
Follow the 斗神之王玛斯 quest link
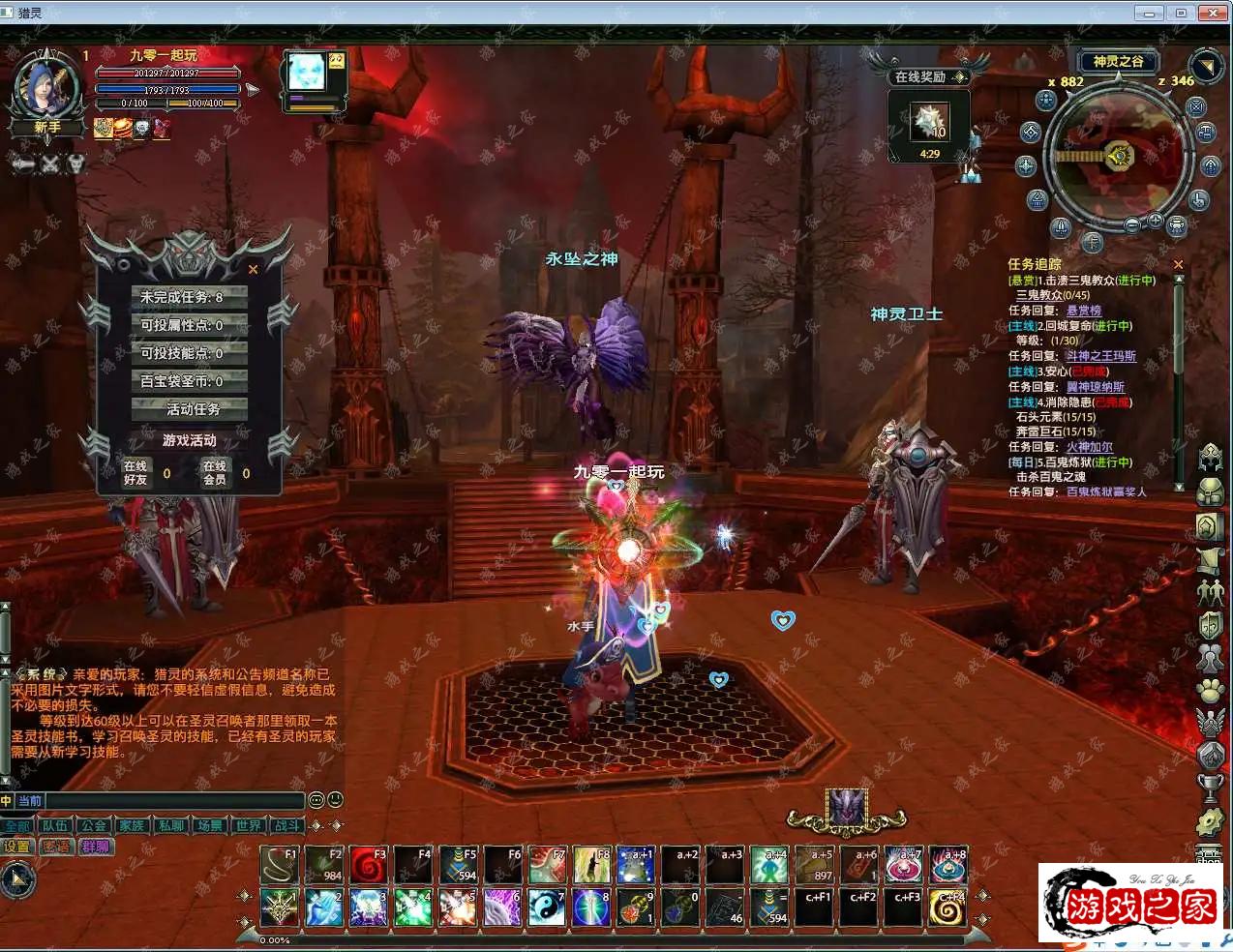click(x=1100, y=356)
